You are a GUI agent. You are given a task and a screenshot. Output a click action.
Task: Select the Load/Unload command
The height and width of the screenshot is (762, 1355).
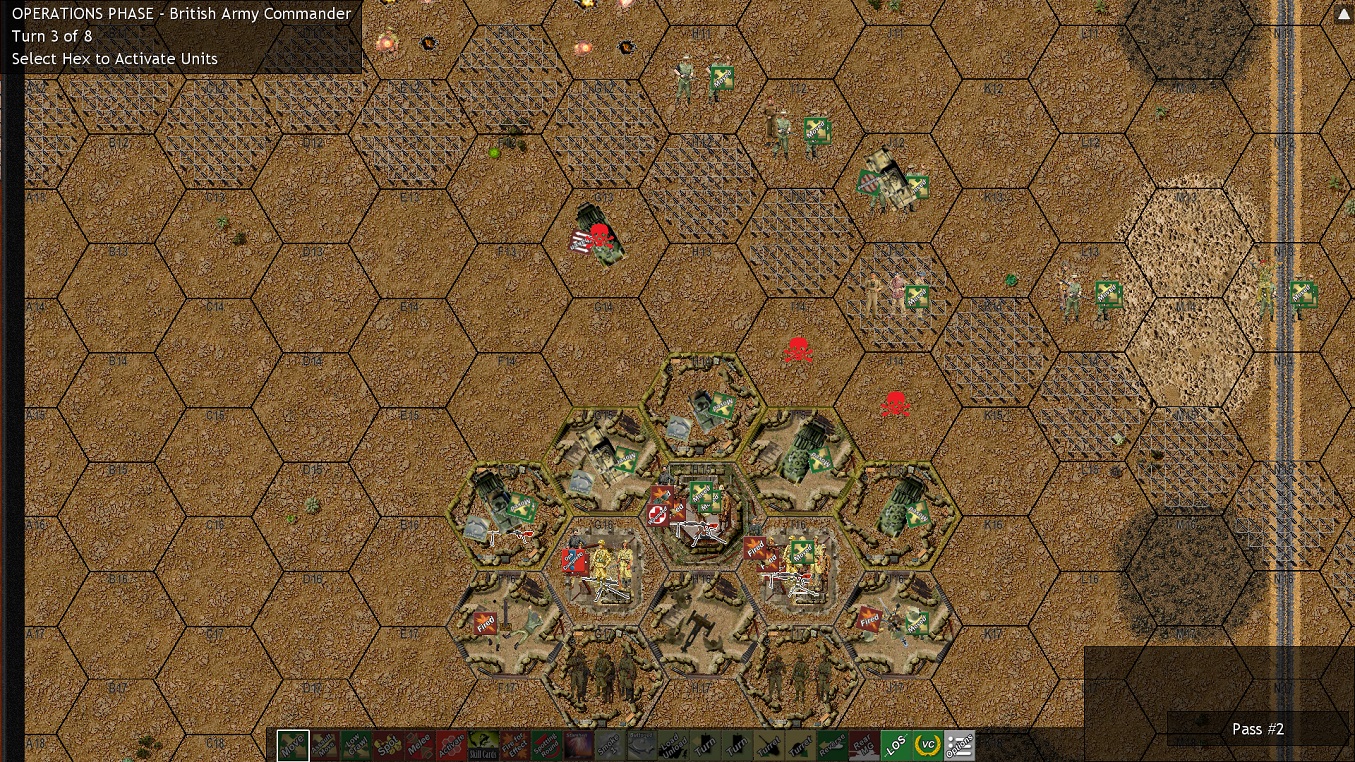673,744
